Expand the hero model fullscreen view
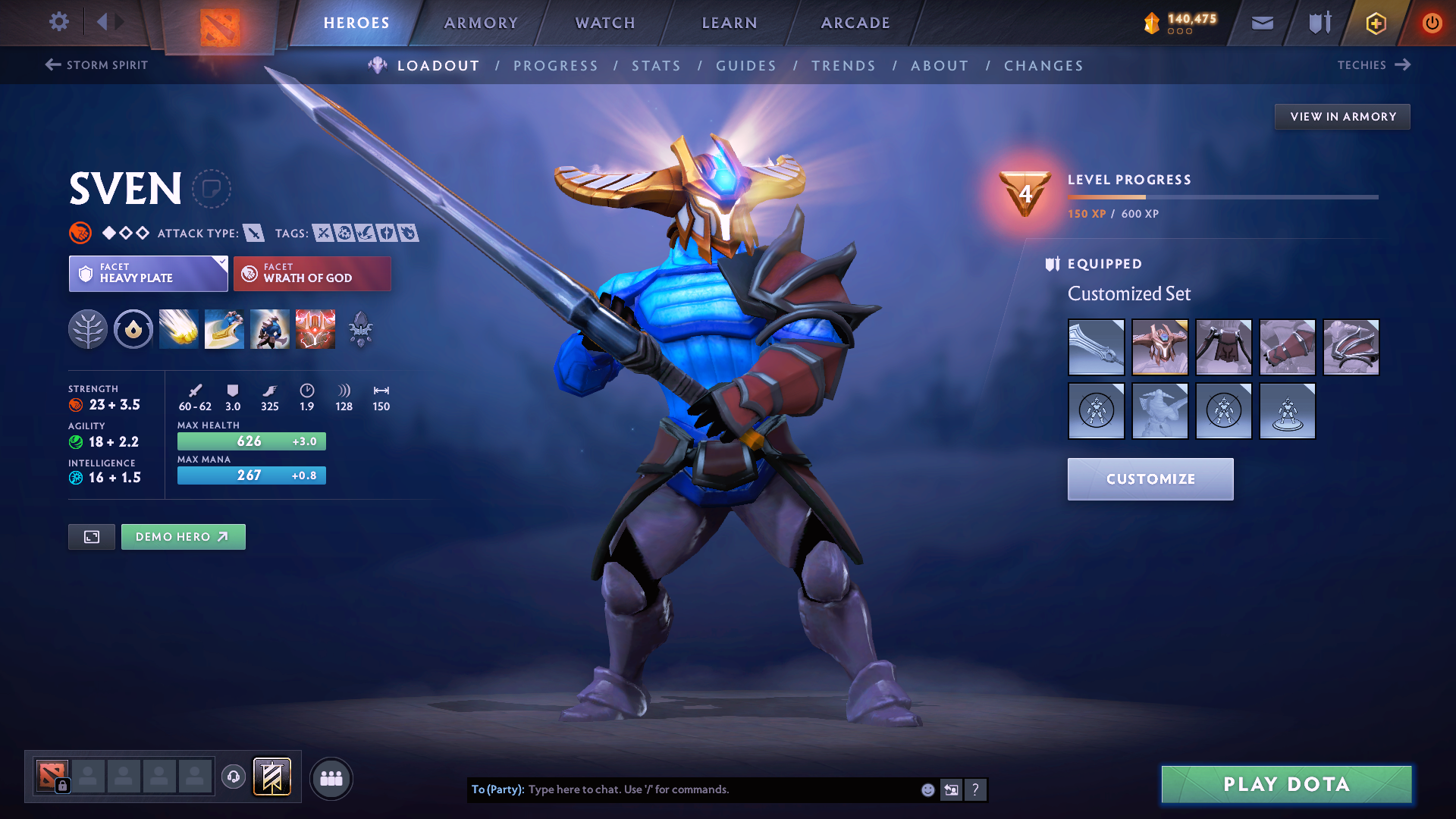The image size is (1456, 819). click(91, 536)
